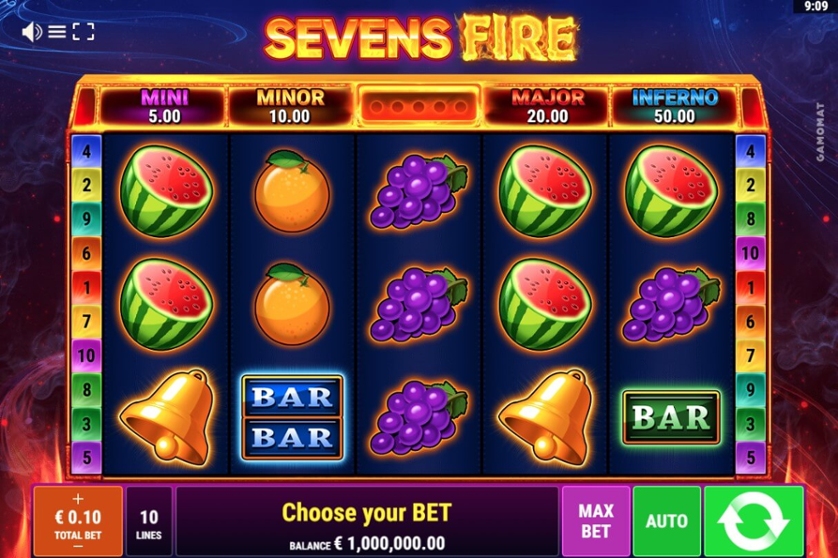Screen dimensions: 838x558
Task: Decrease total bet with the minus sign
Action: click(x=78, y=546)
